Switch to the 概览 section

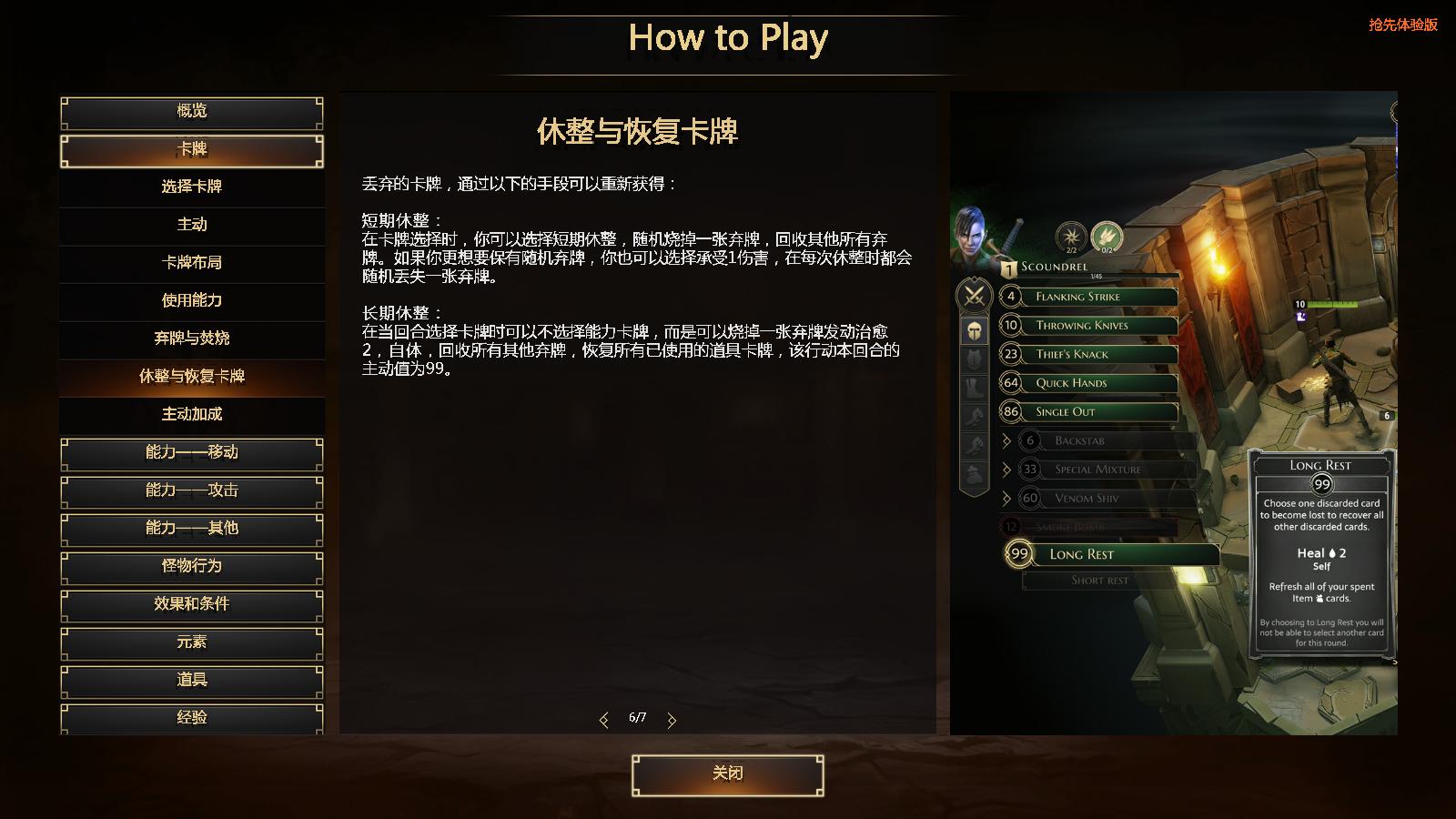(190, 111)
